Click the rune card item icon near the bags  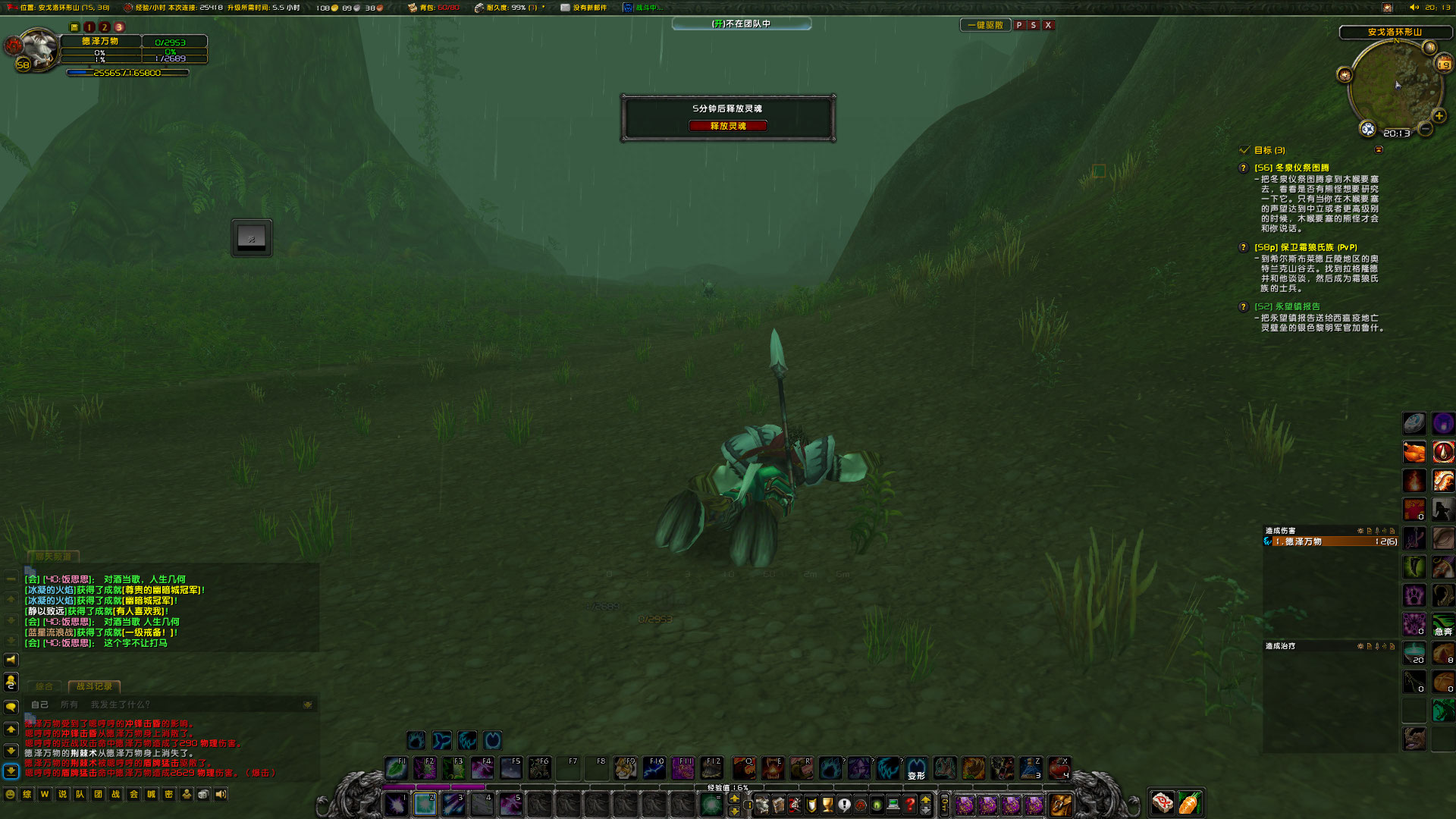pos(1161,802)
